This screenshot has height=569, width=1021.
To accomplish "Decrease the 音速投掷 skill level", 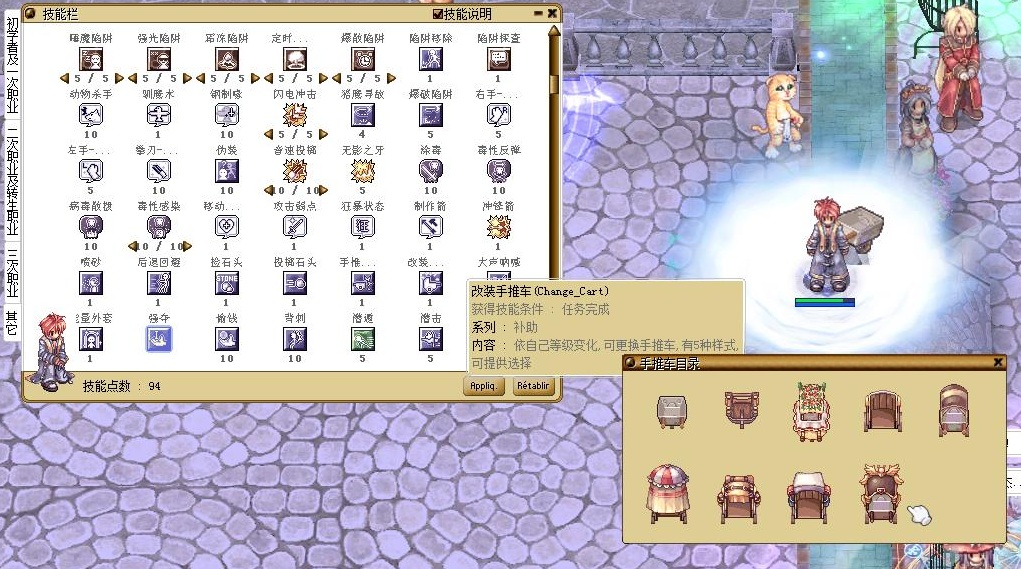I will coord(268,190).
